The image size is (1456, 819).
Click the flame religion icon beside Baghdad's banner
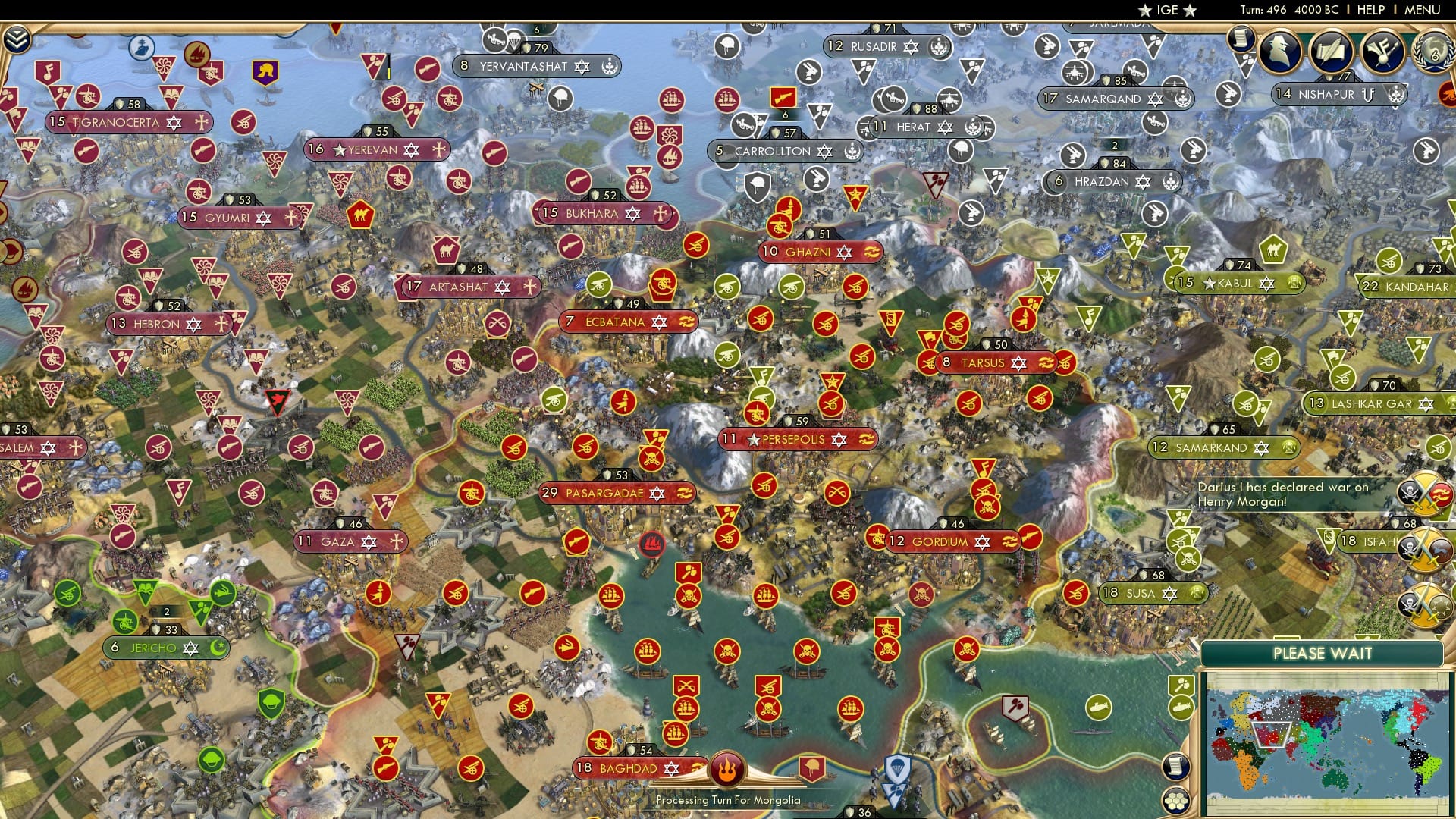coord(726,767)
